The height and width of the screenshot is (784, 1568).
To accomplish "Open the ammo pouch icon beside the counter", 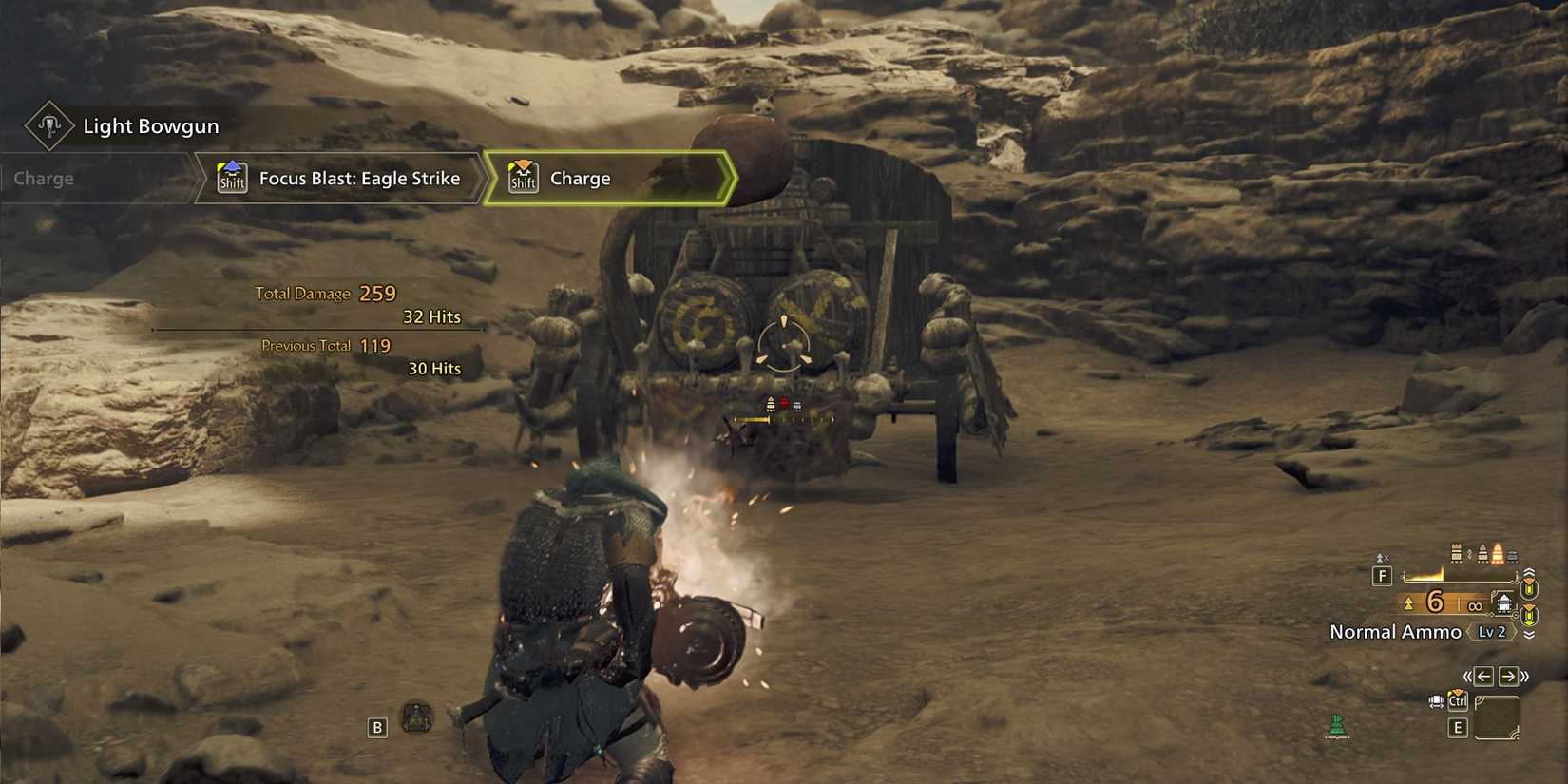I will [1503, 602].
